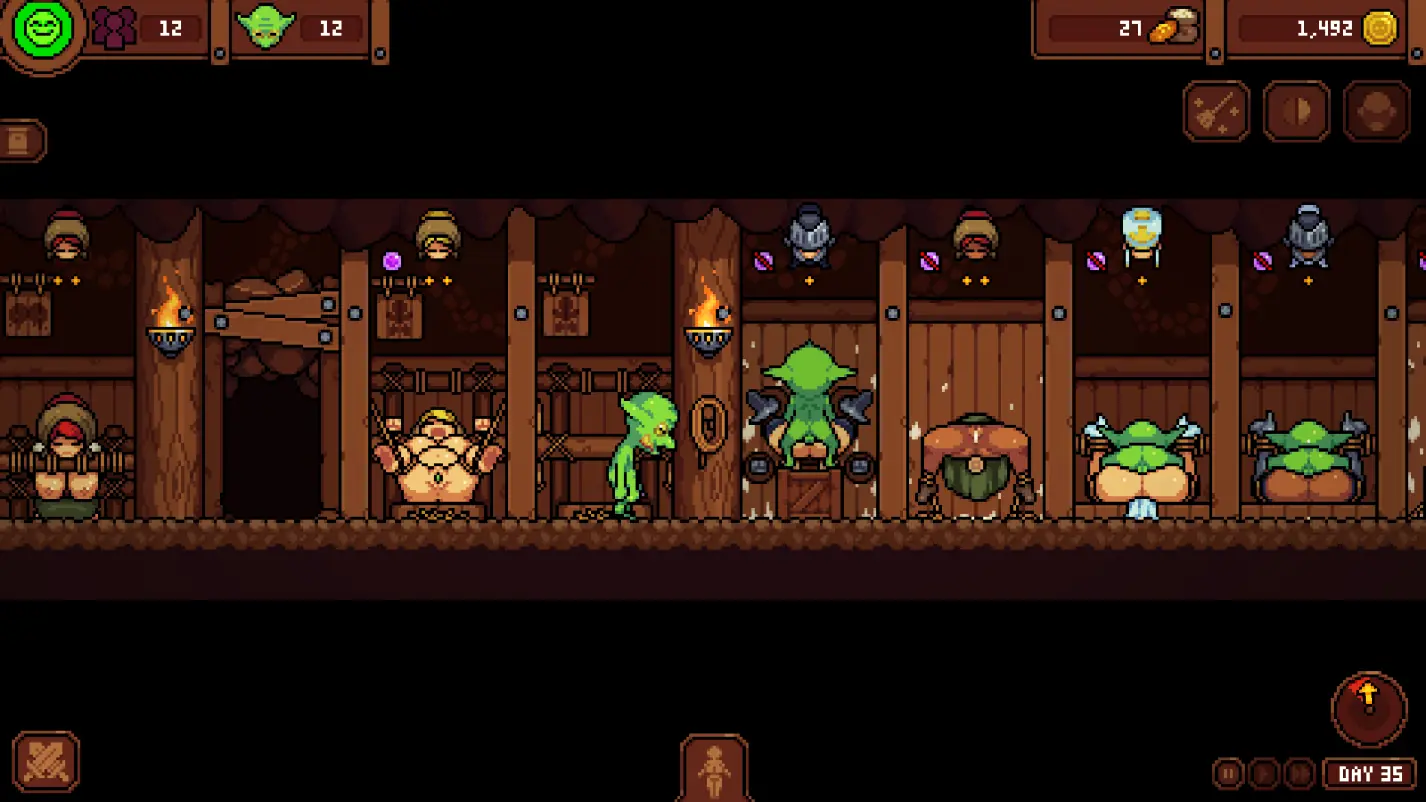
Task: Click the broom cleaning button
Action: click(x=1216, y=111)
